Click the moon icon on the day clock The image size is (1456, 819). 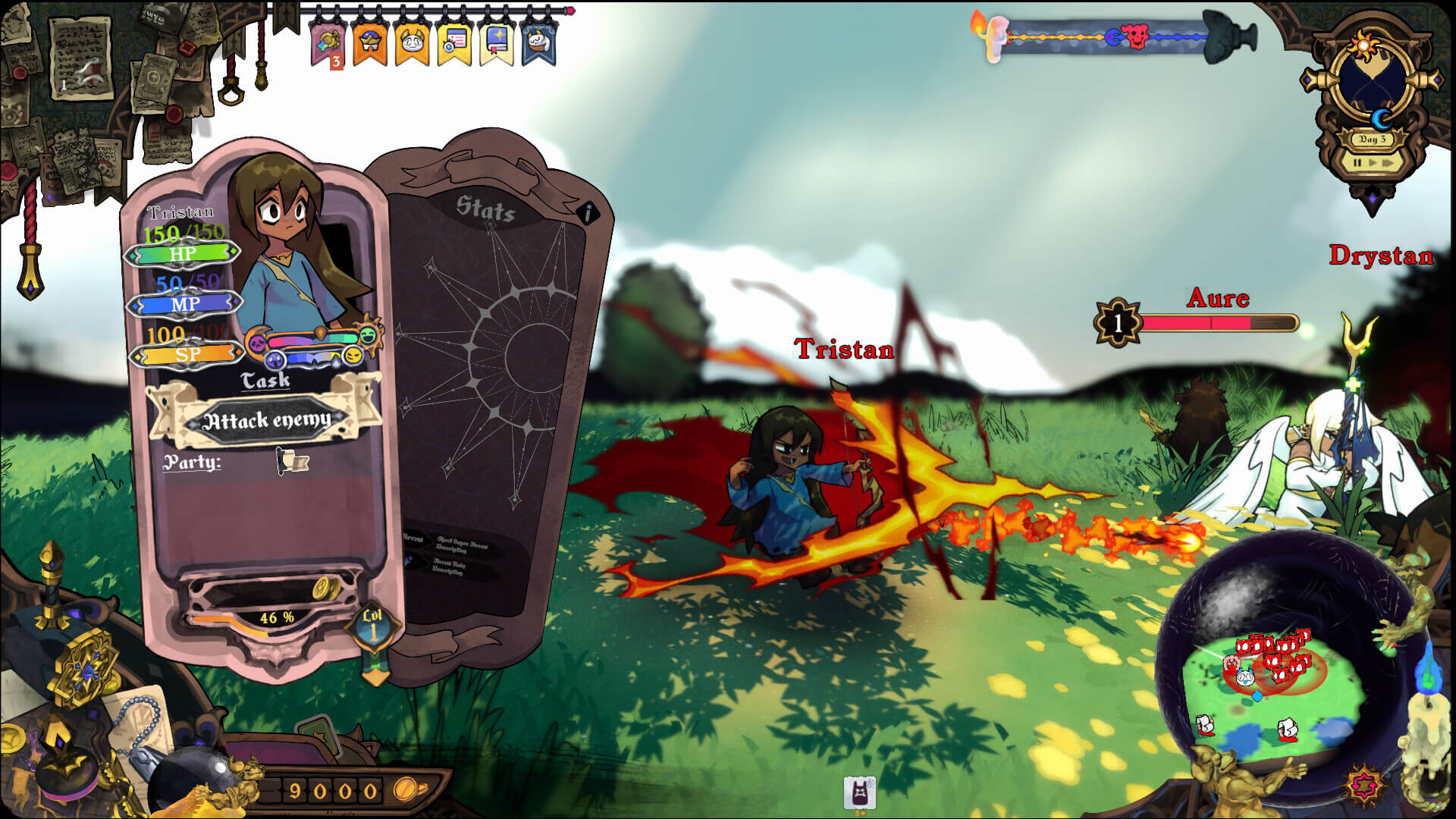point(1382,119)
